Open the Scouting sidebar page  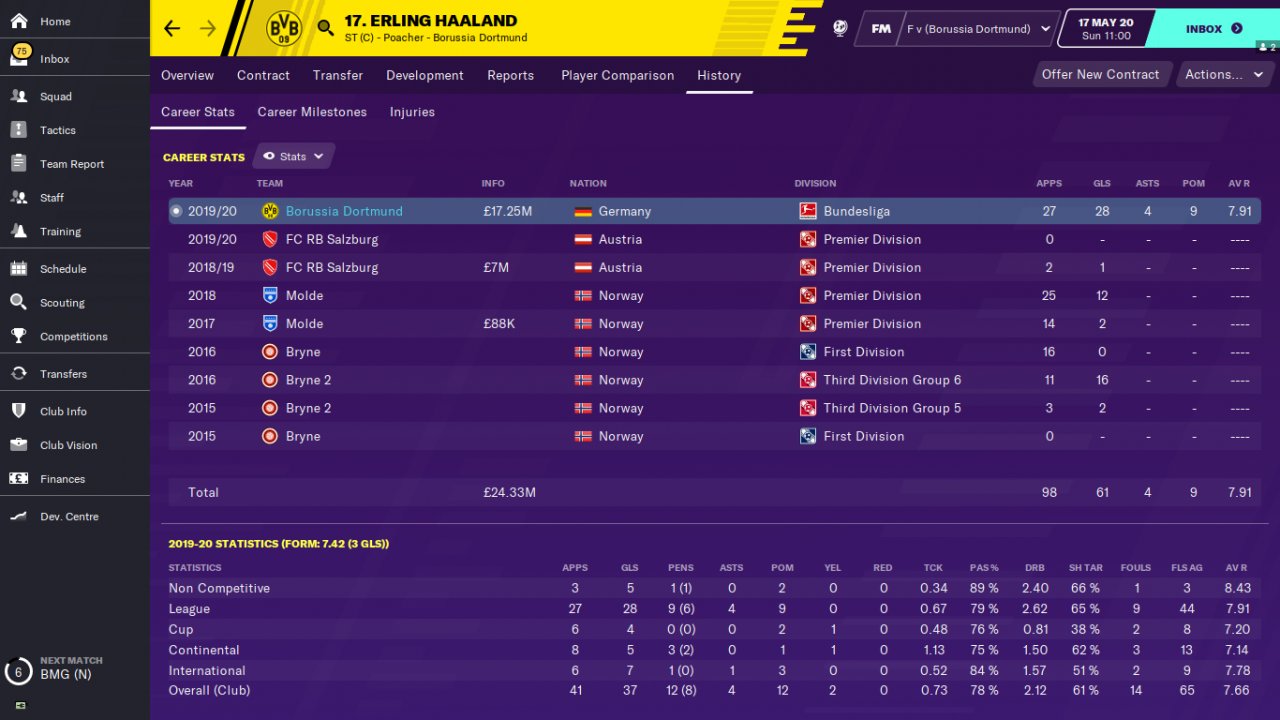[x=62, y=303]
